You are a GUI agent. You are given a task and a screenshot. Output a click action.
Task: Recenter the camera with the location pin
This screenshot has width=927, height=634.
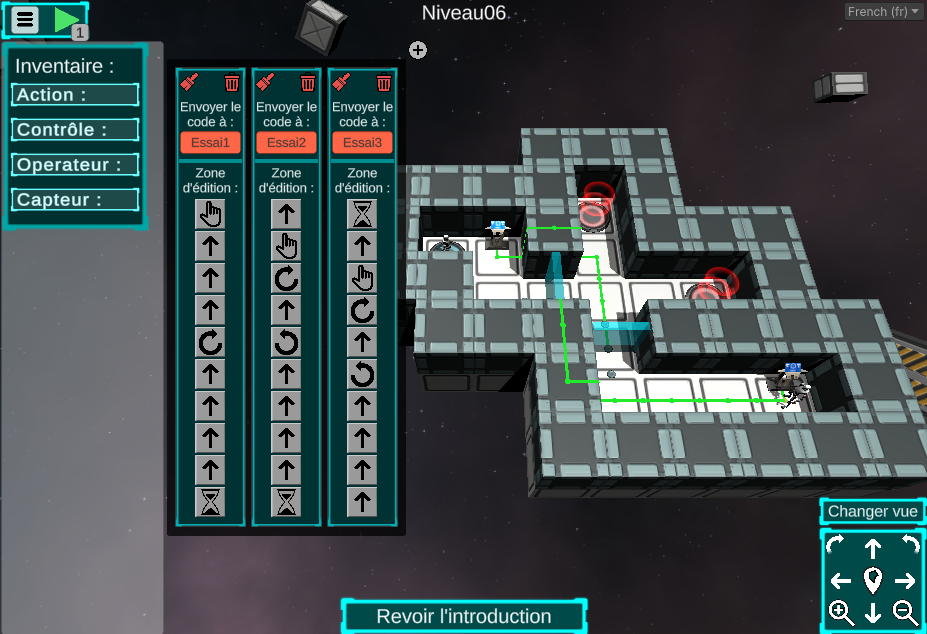pyautogui.click(x=873, y=580)
